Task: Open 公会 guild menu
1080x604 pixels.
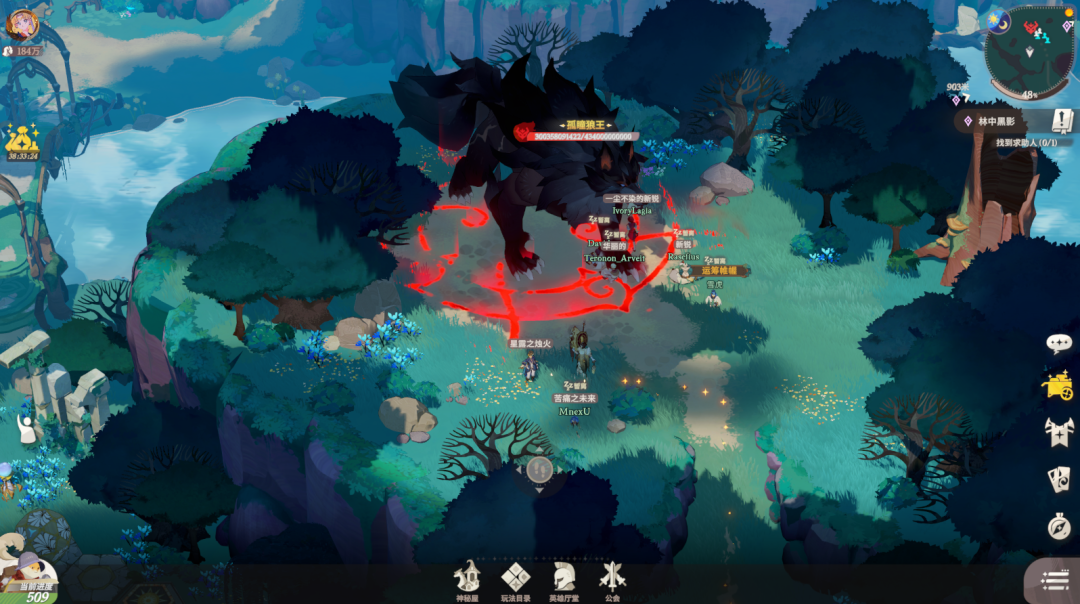Action: click(612, 580)
